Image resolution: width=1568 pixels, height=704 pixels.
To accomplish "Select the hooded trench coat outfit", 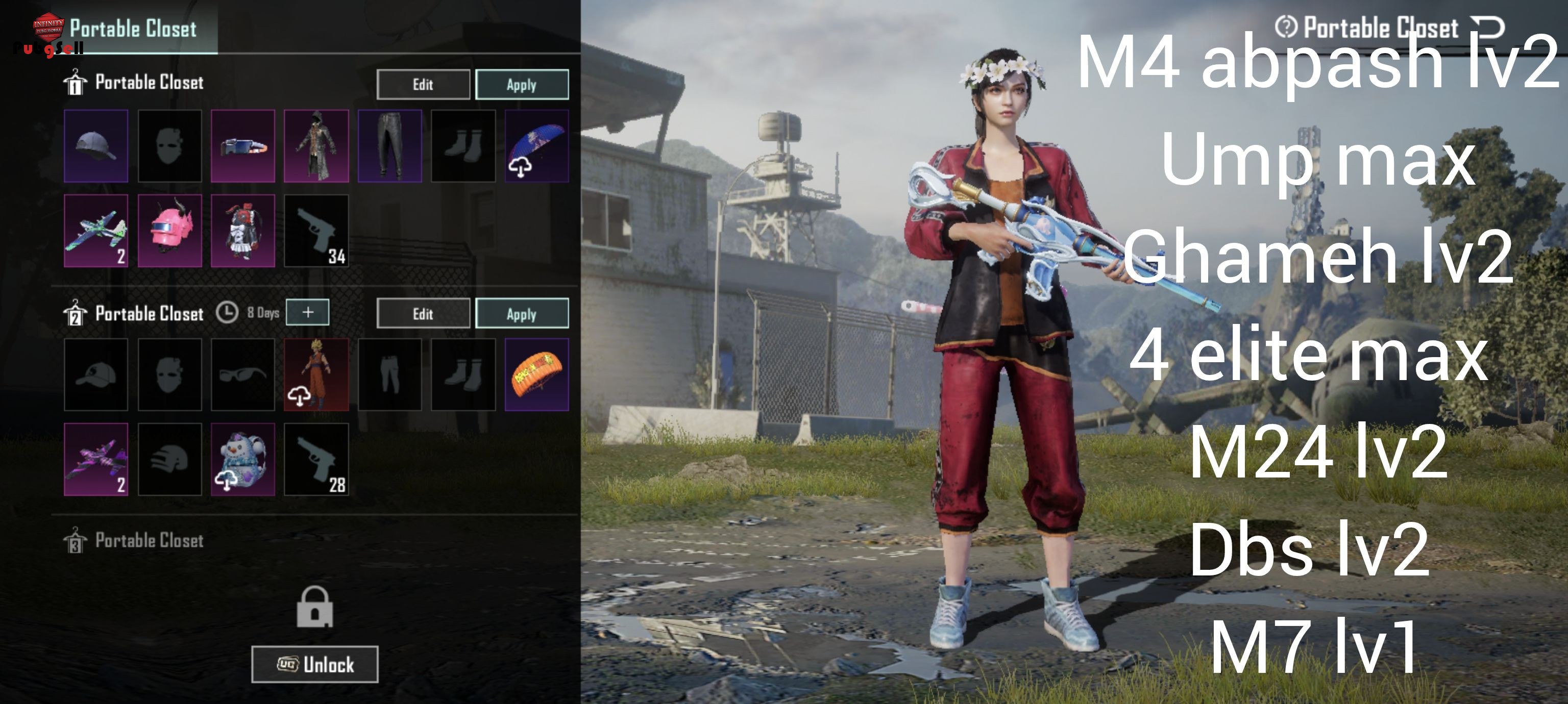I will point(316,146).
